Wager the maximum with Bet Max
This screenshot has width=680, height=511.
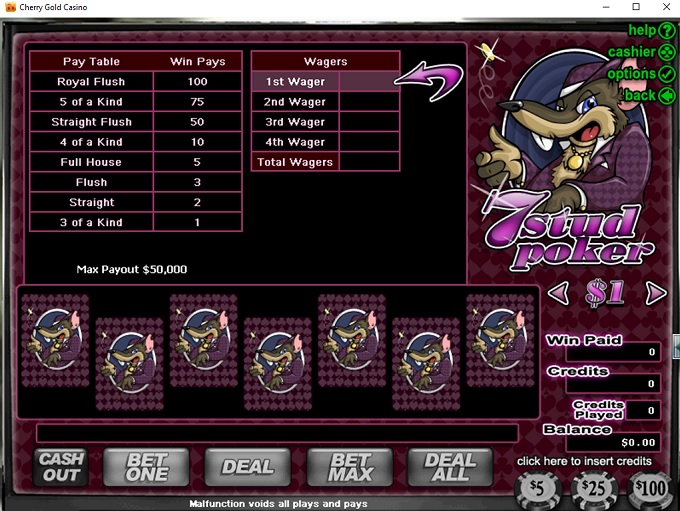[349, 466]
